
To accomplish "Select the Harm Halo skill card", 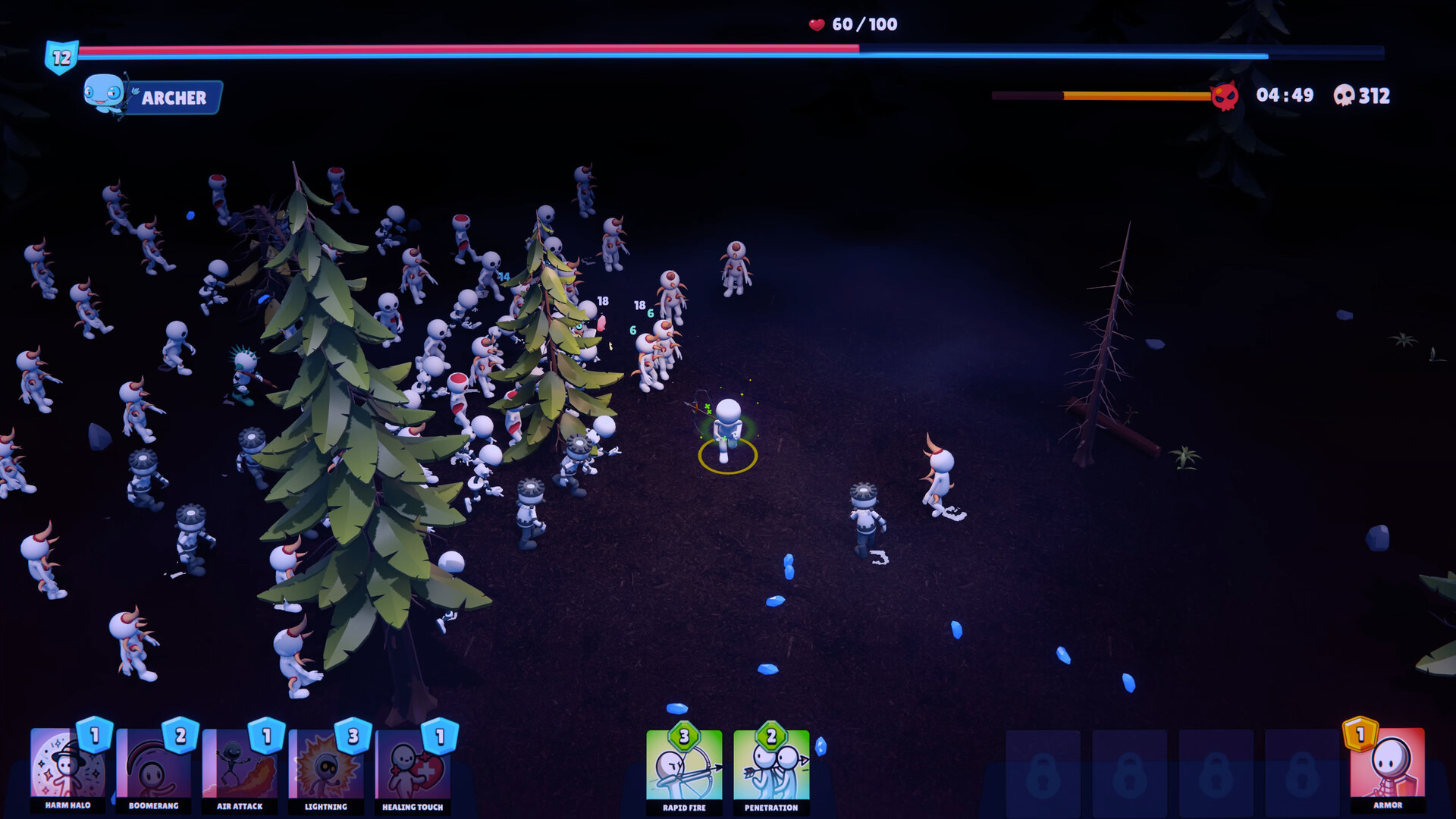I will [x=68, y=770].
